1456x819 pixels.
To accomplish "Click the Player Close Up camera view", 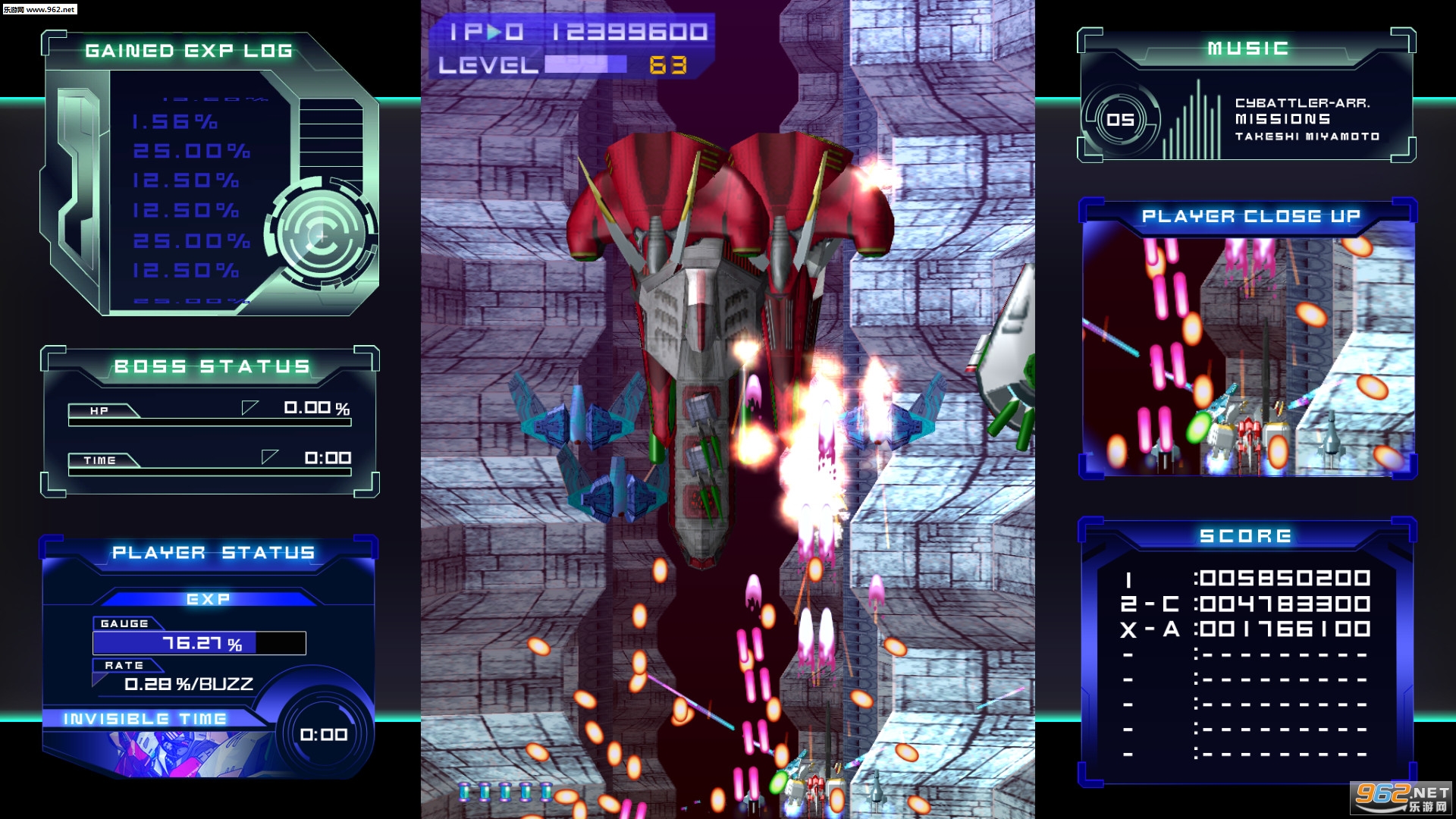I will (x=1247, y=355).
